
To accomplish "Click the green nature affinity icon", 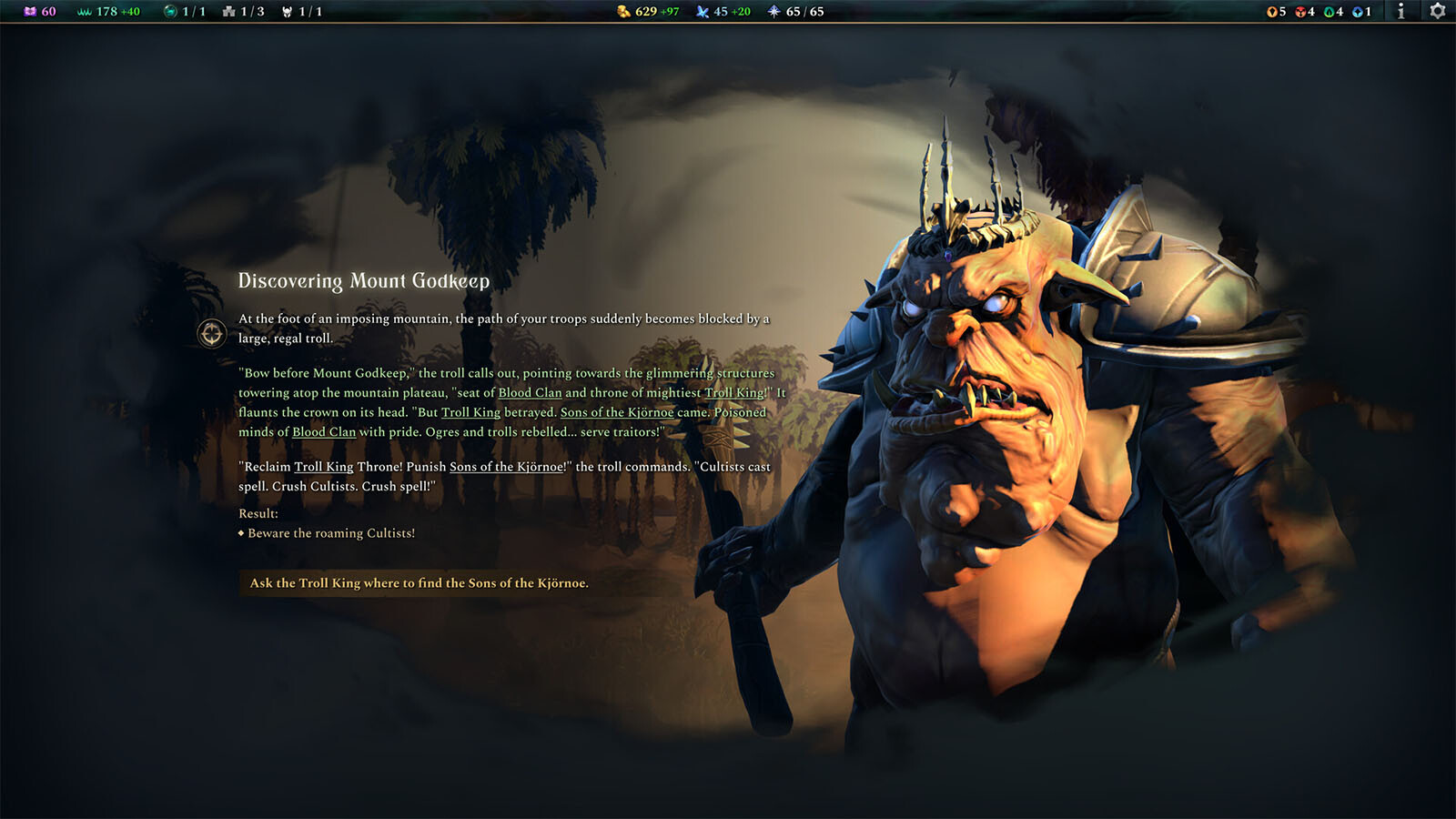I will pos(1330,12).
